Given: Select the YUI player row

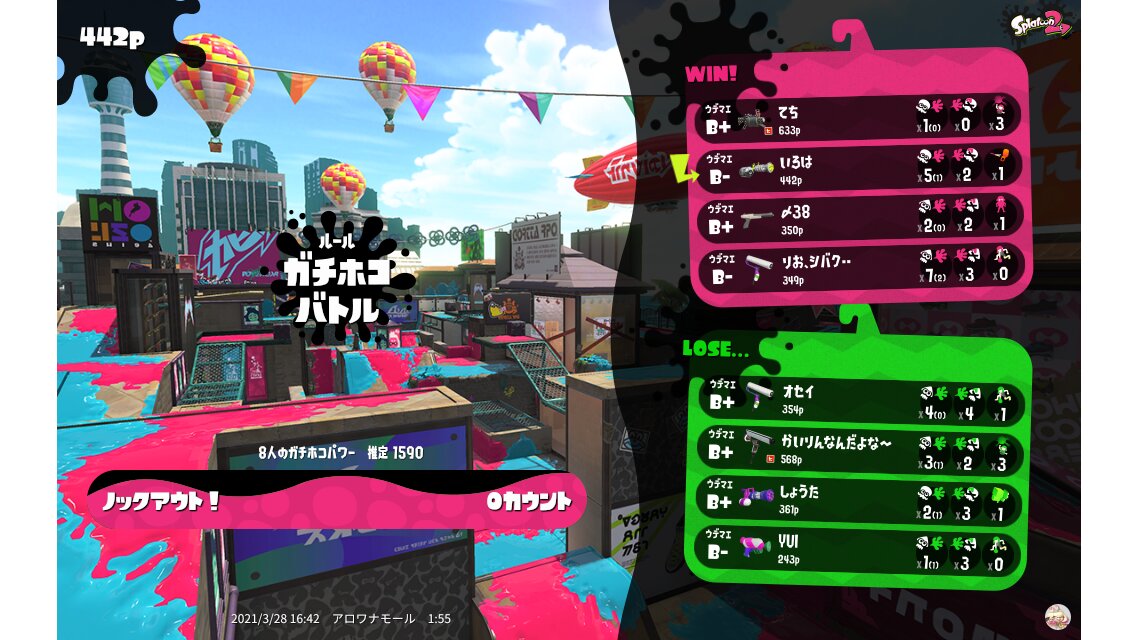Looking at the screenshot, I should [860, 550].
